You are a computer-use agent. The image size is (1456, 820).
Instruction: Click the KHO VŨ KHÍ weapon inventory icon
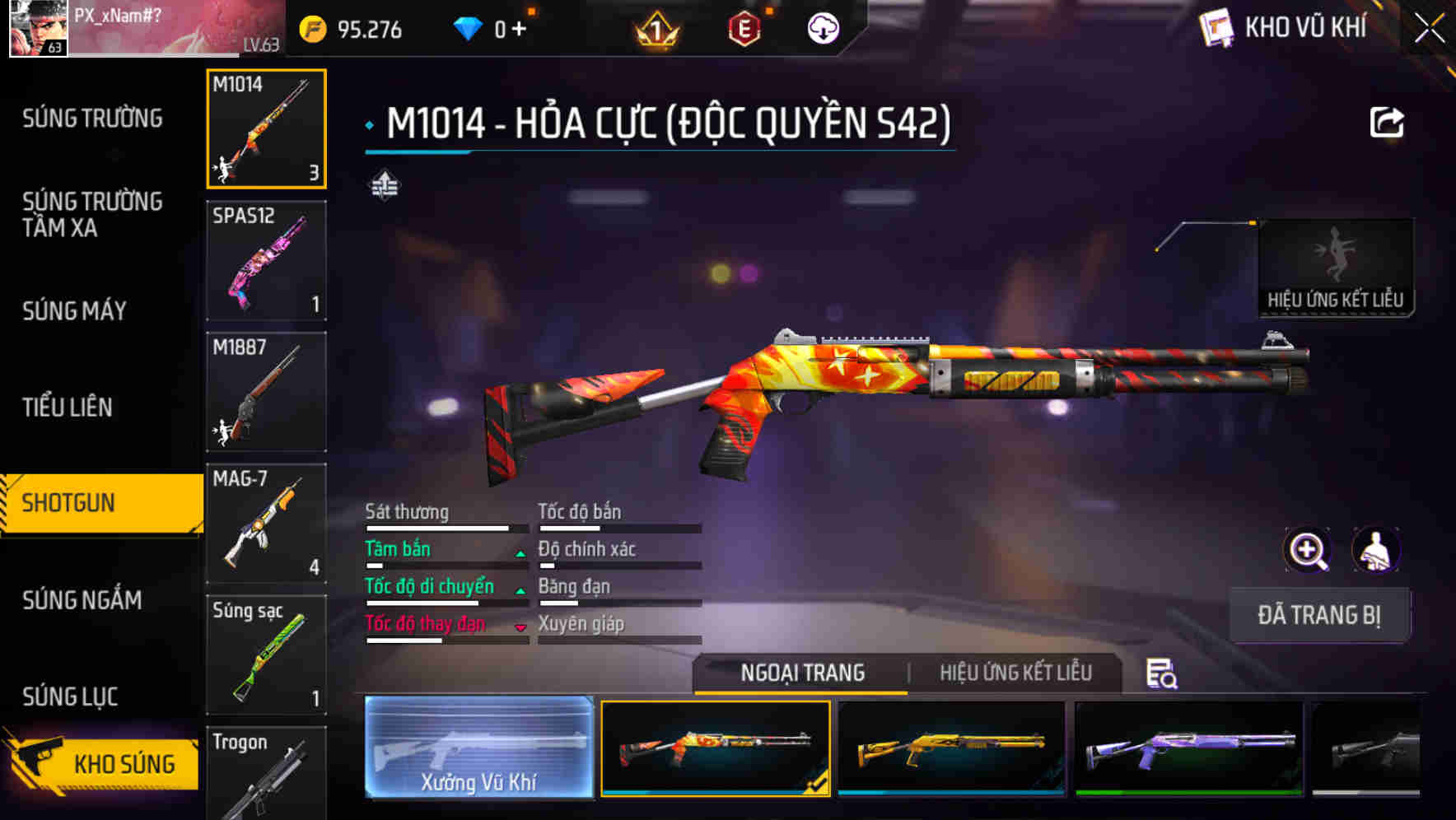tap(1217, 27)
